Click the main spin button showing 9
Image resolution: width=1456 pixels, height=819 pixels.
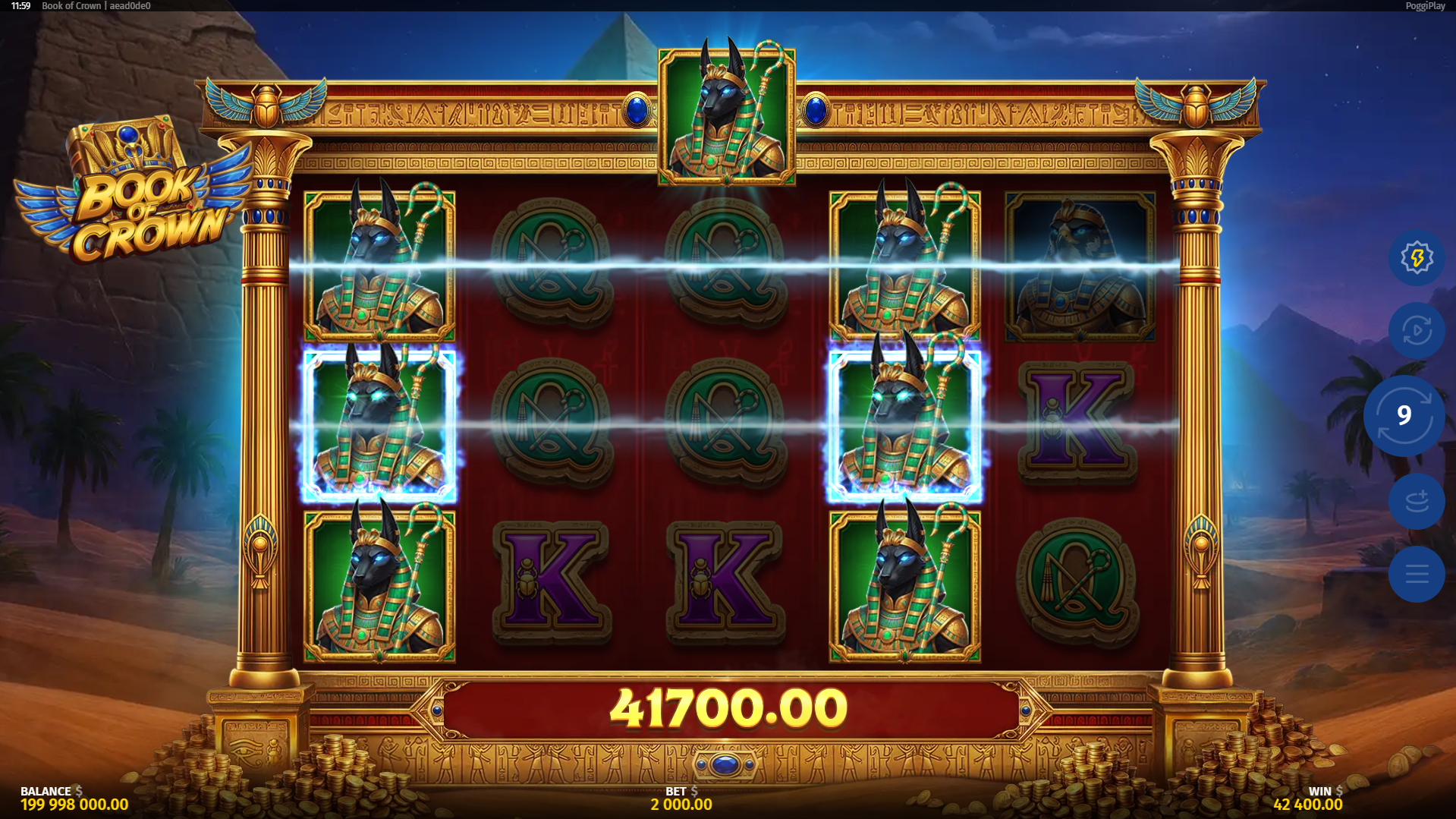pyautogui.click(x=1404, y=415)
